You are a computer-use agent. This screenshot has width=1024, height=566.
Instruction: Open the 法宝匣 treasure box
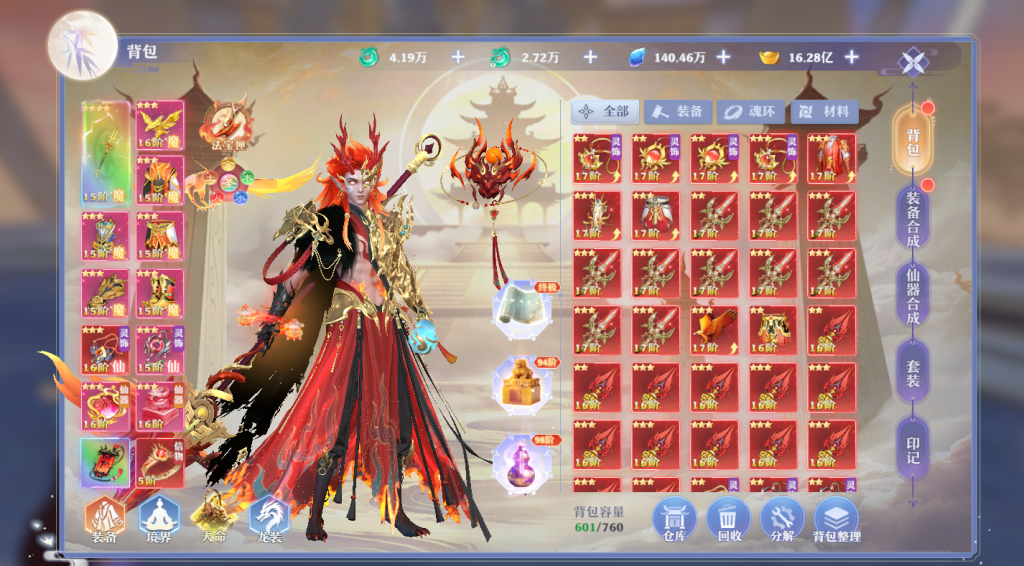point(226,122)
